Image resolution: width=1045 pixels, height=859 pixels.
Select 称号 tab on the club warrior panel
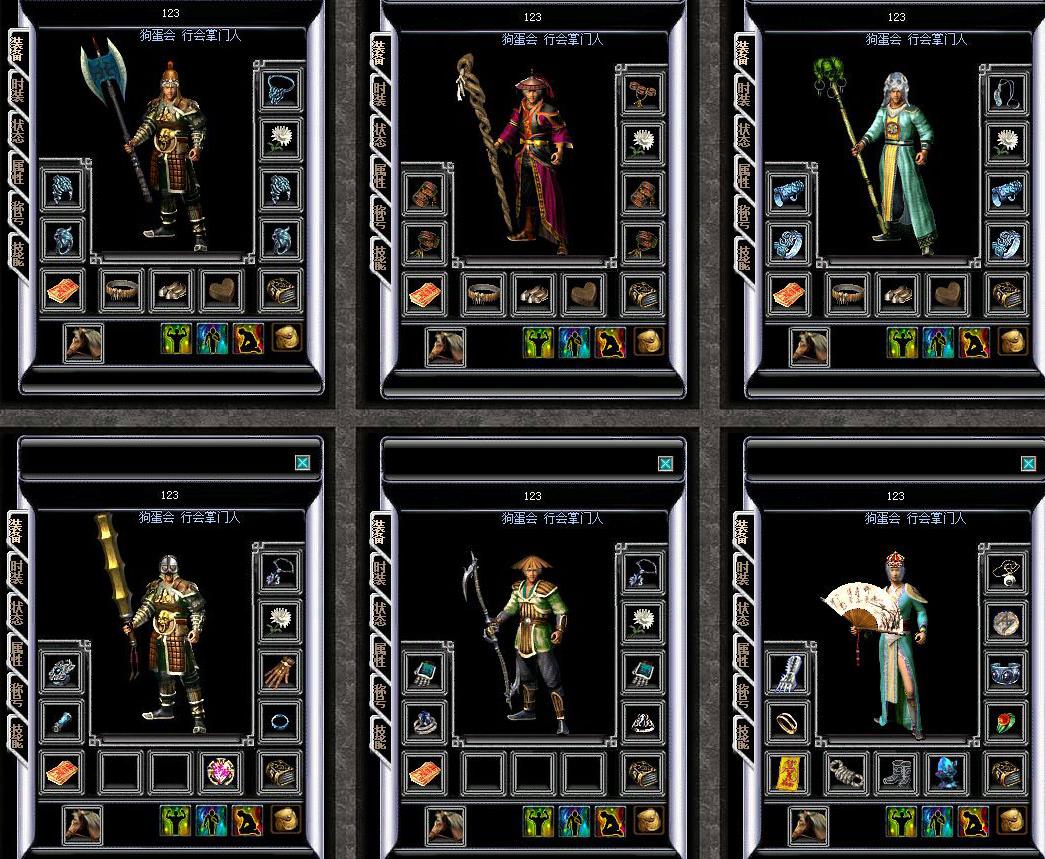17,691
